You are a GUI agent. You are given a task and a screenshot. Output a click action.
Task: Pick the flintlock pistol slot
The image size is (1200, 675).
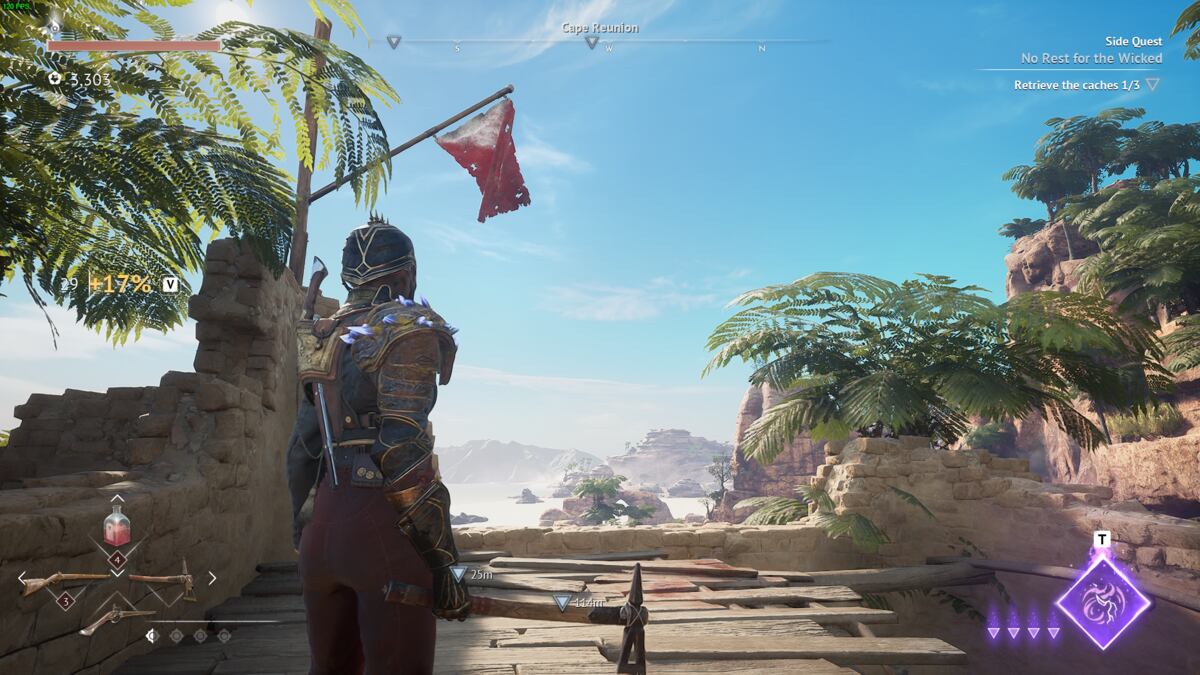(x=116, y=620)
